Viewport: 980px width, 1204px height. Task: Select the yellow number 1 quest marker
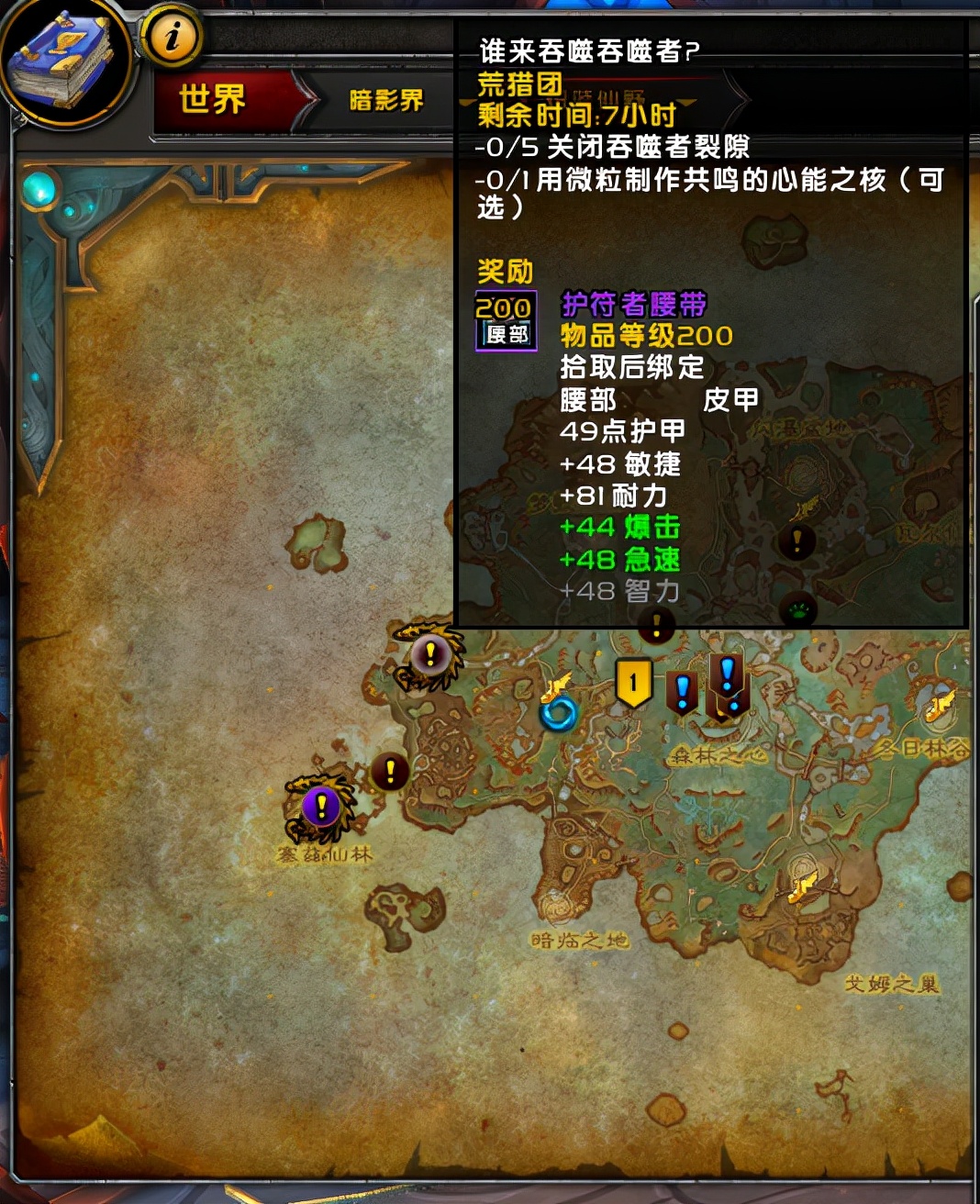pyautogui.click(x=633, y=683)
